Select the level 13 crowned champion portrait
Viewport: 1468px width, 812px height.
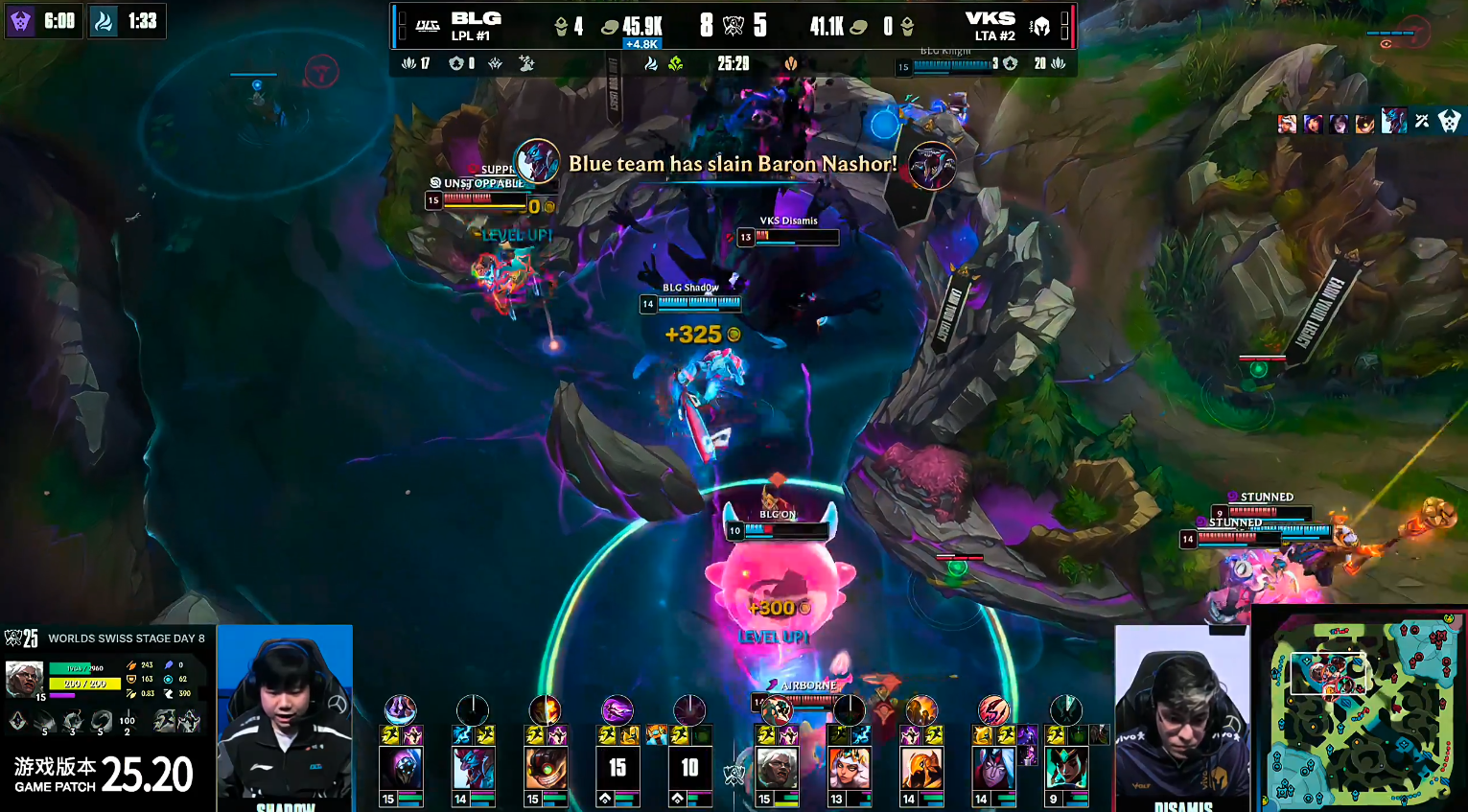tap(849, 768)
